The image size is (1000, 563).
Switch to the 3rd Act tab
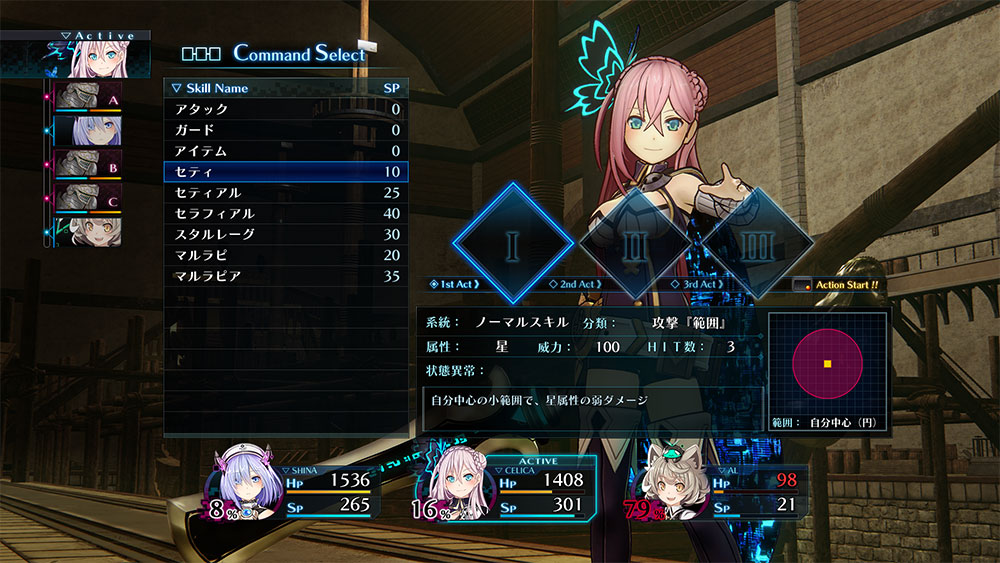point(702,285)
